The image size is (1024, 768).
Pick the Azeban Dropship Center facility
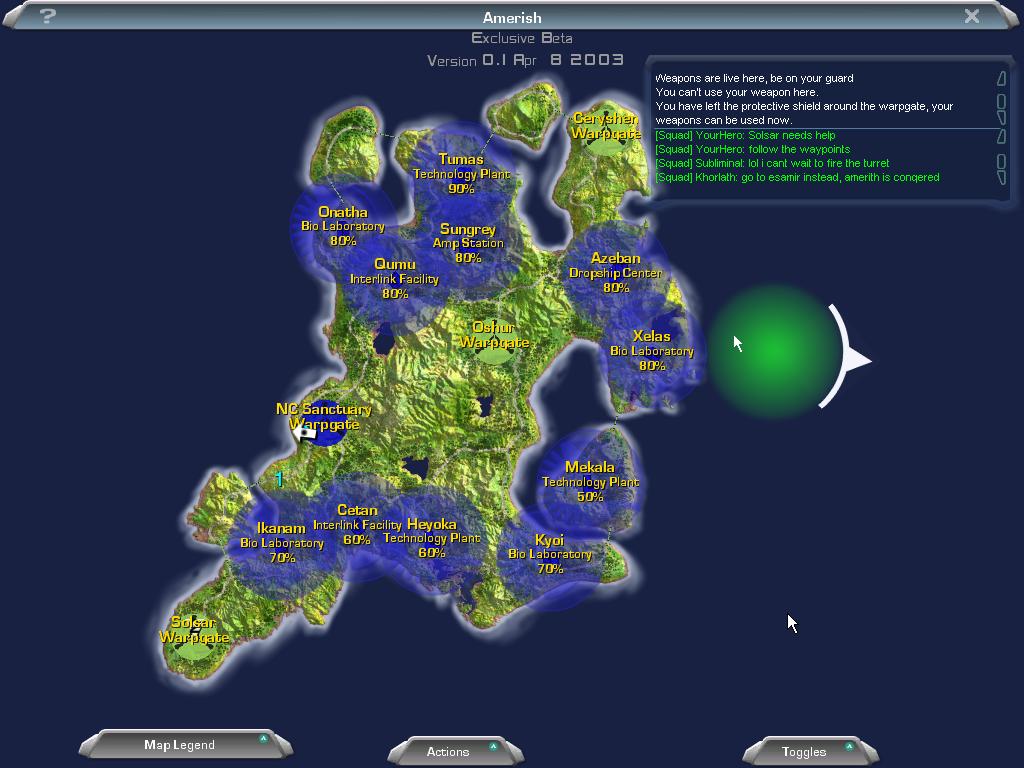tap(615, 272)
